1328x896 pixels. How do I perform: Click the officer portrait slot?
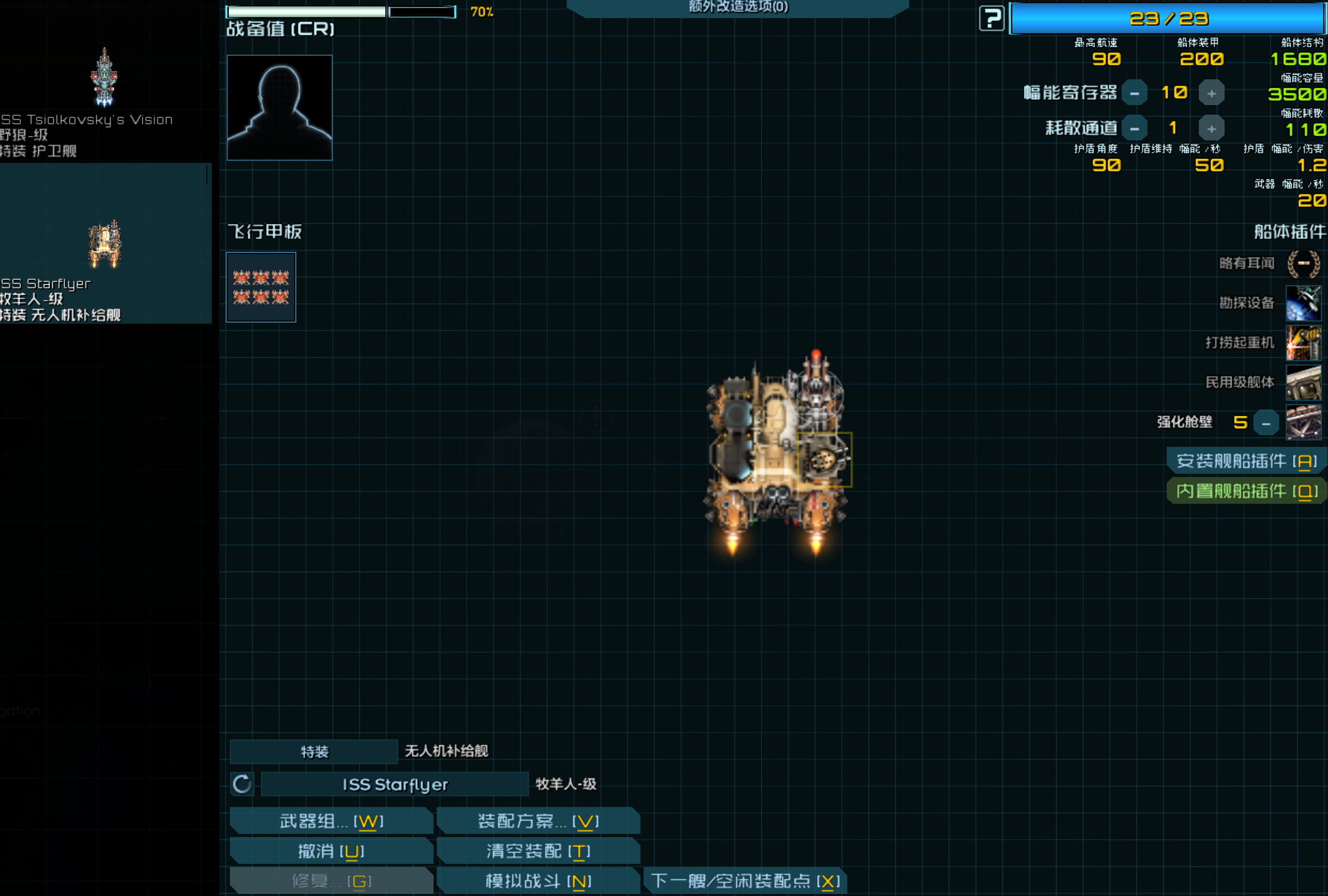(279, 107)
